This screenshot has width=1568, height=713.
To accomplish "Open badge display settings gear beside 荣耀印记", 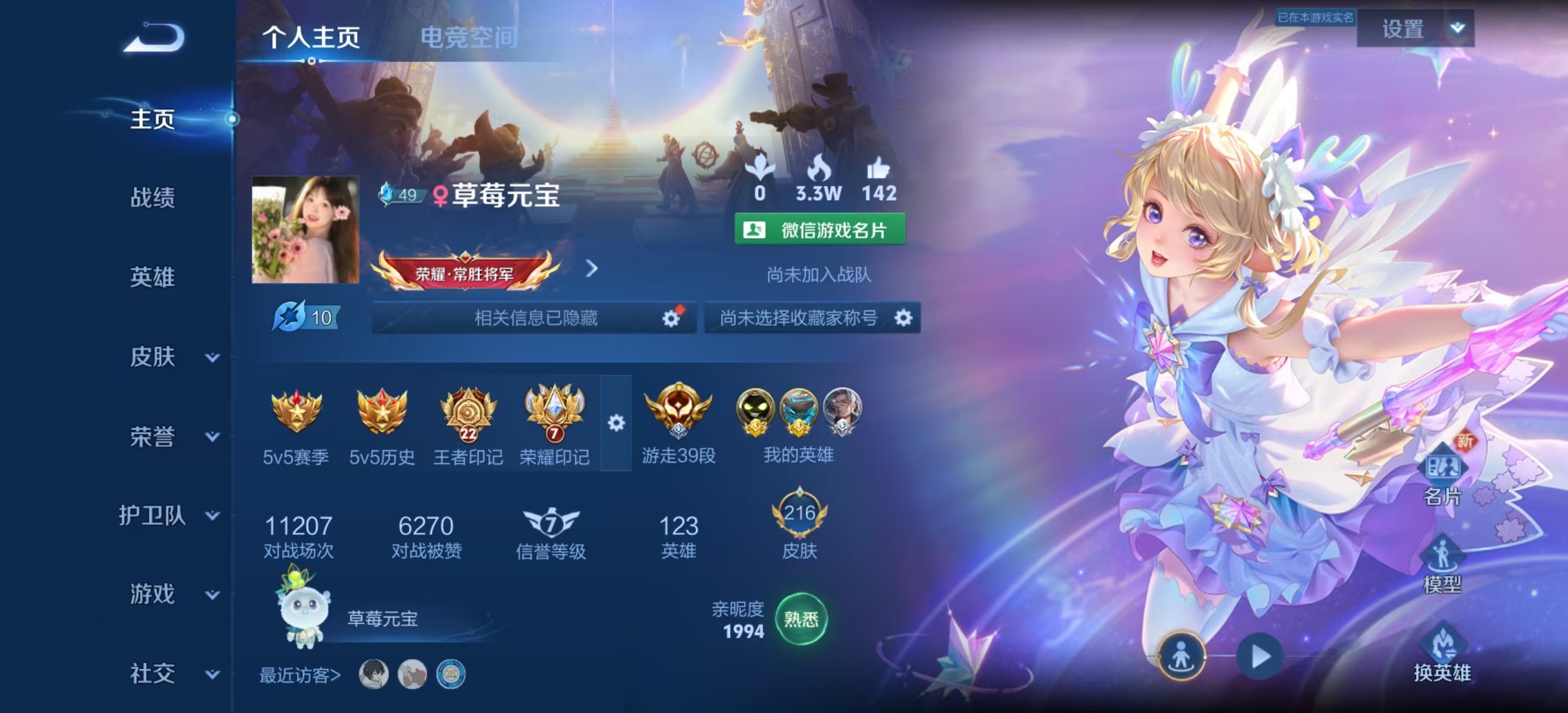I will coord(617,423).
